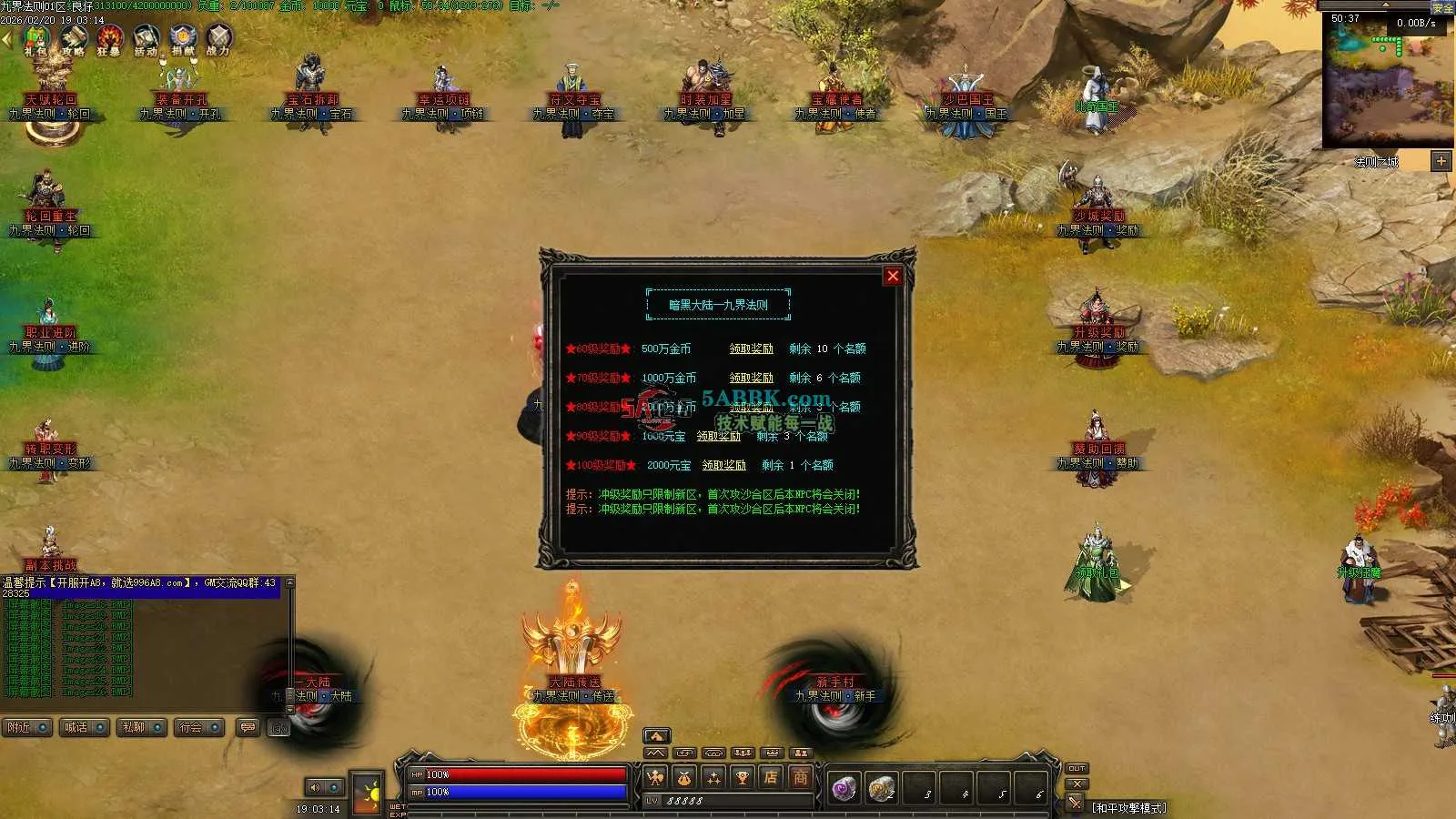Open the 商 mall button on the bottom bar
The image size is (1456, 819).
pos(800,777)
